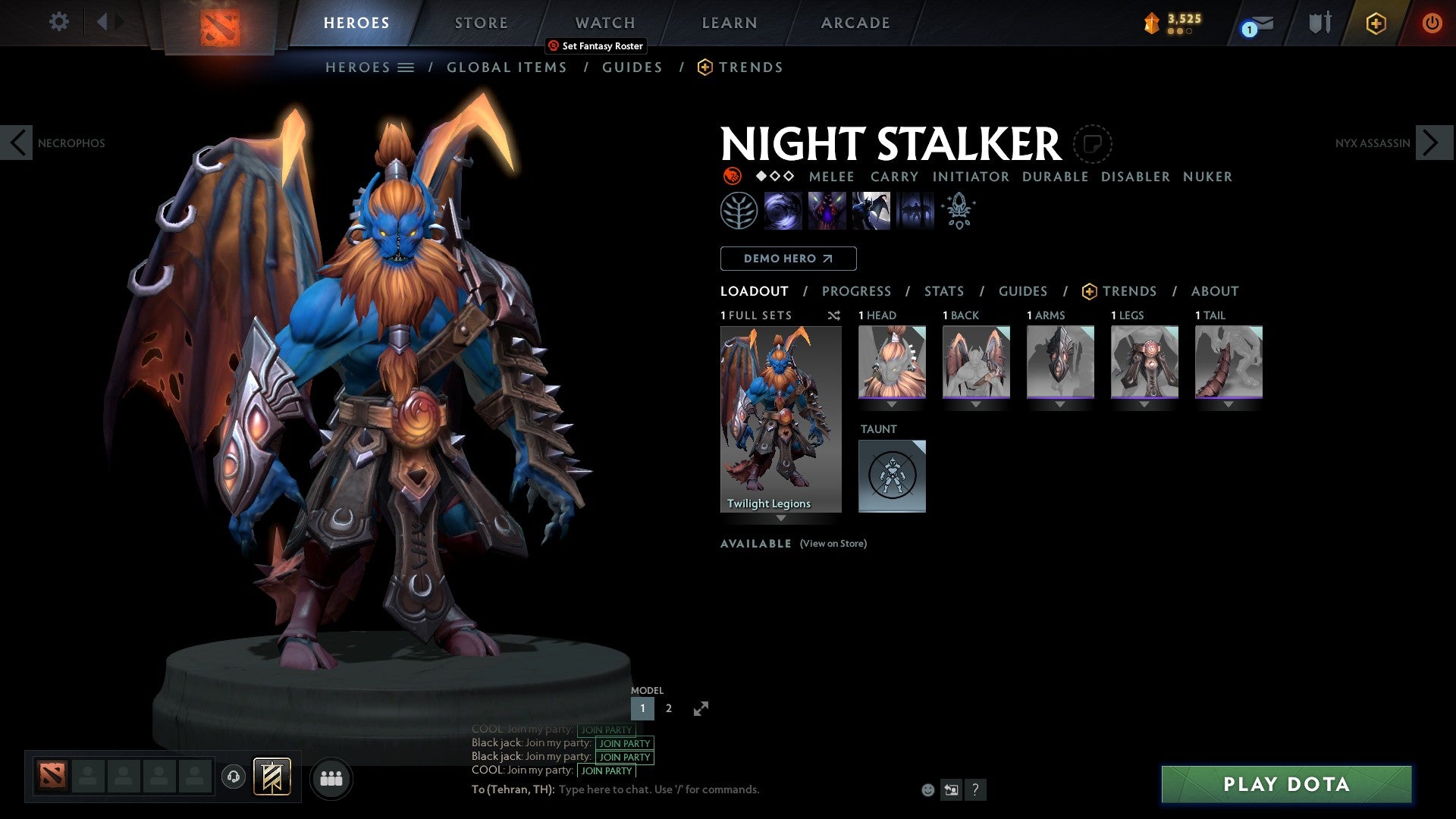Image resolution: width=1456 pixels, height=819 pixels.
Task: Switch to the STATS tab
Action: tap(943, 291)
